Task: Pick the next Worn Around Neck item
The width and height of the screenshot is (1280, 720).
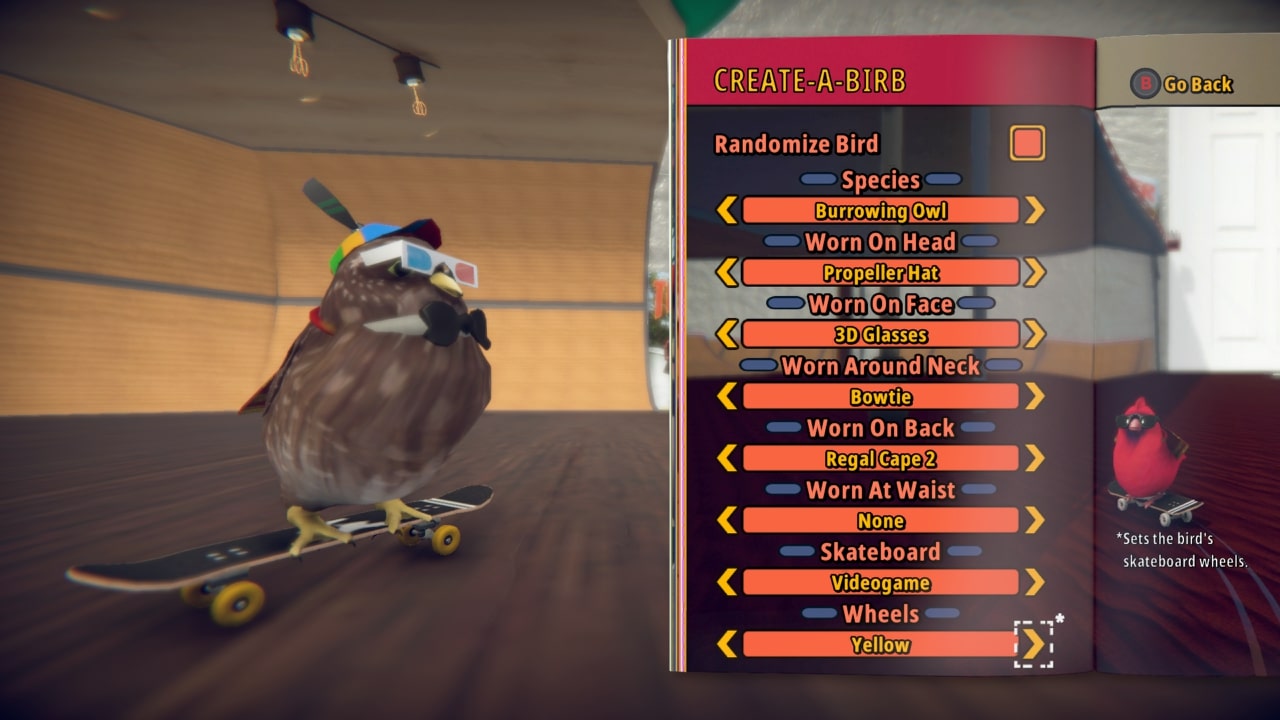Action: 1034,396
